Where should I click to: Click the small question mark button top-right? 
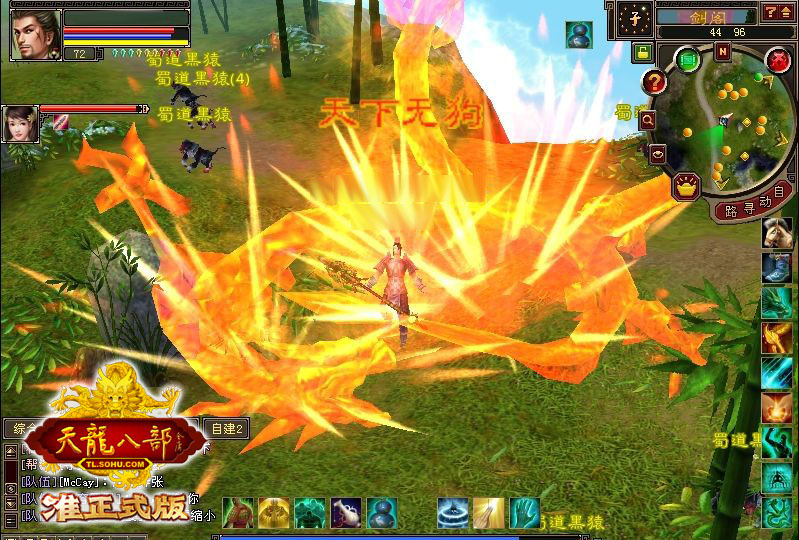770,13
